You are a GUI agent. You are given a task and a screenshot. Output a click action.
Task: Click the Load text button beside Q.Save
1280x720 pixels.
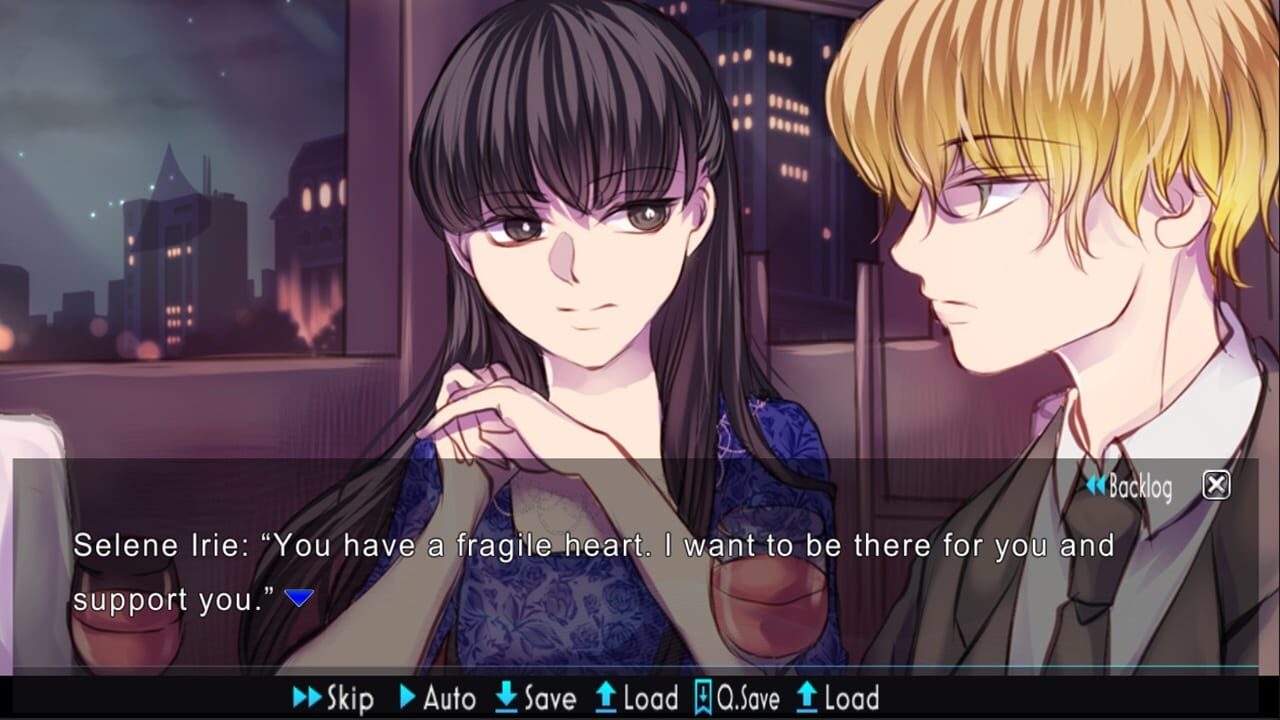pyautogui.click(x=852, y=698)
